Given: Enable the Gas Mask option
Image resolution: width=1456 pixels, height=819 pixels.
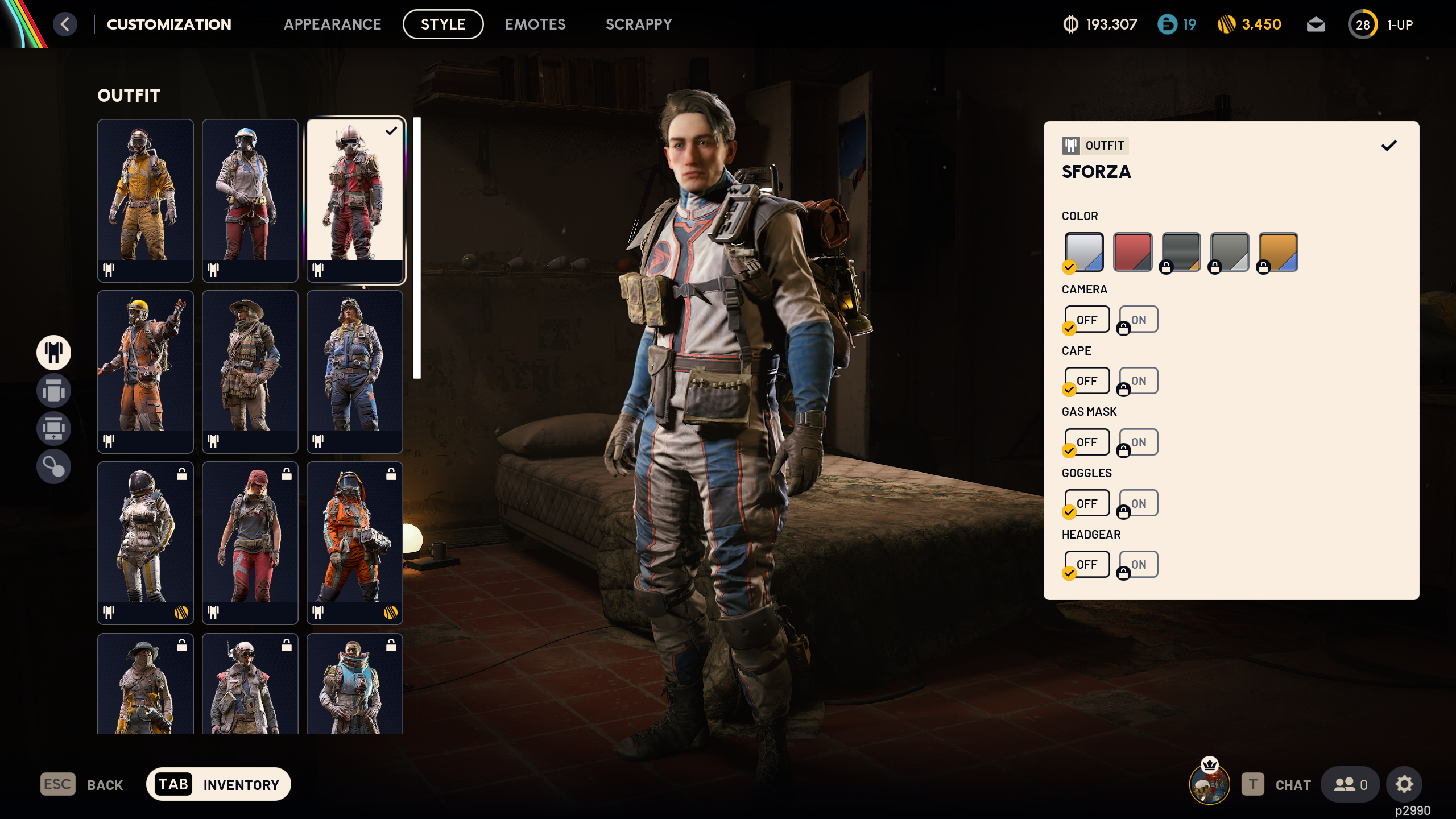Looking at the screenshot, I should 1137,442.
